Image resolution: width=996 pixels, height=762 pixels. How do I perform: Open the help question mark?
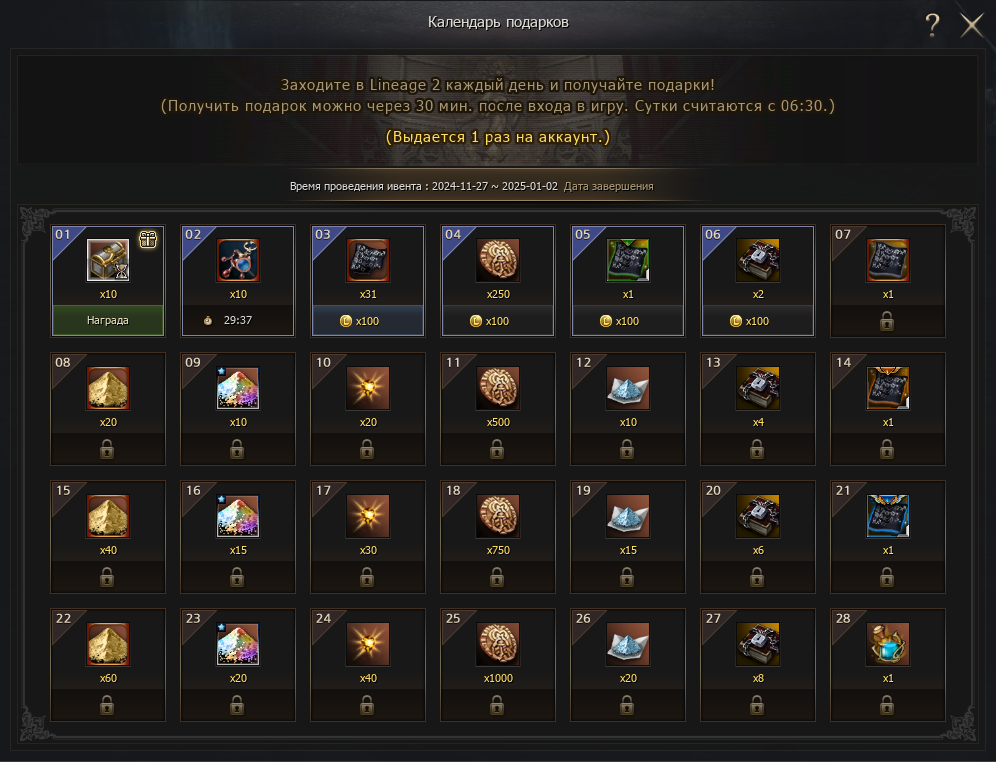pos(932,26)
